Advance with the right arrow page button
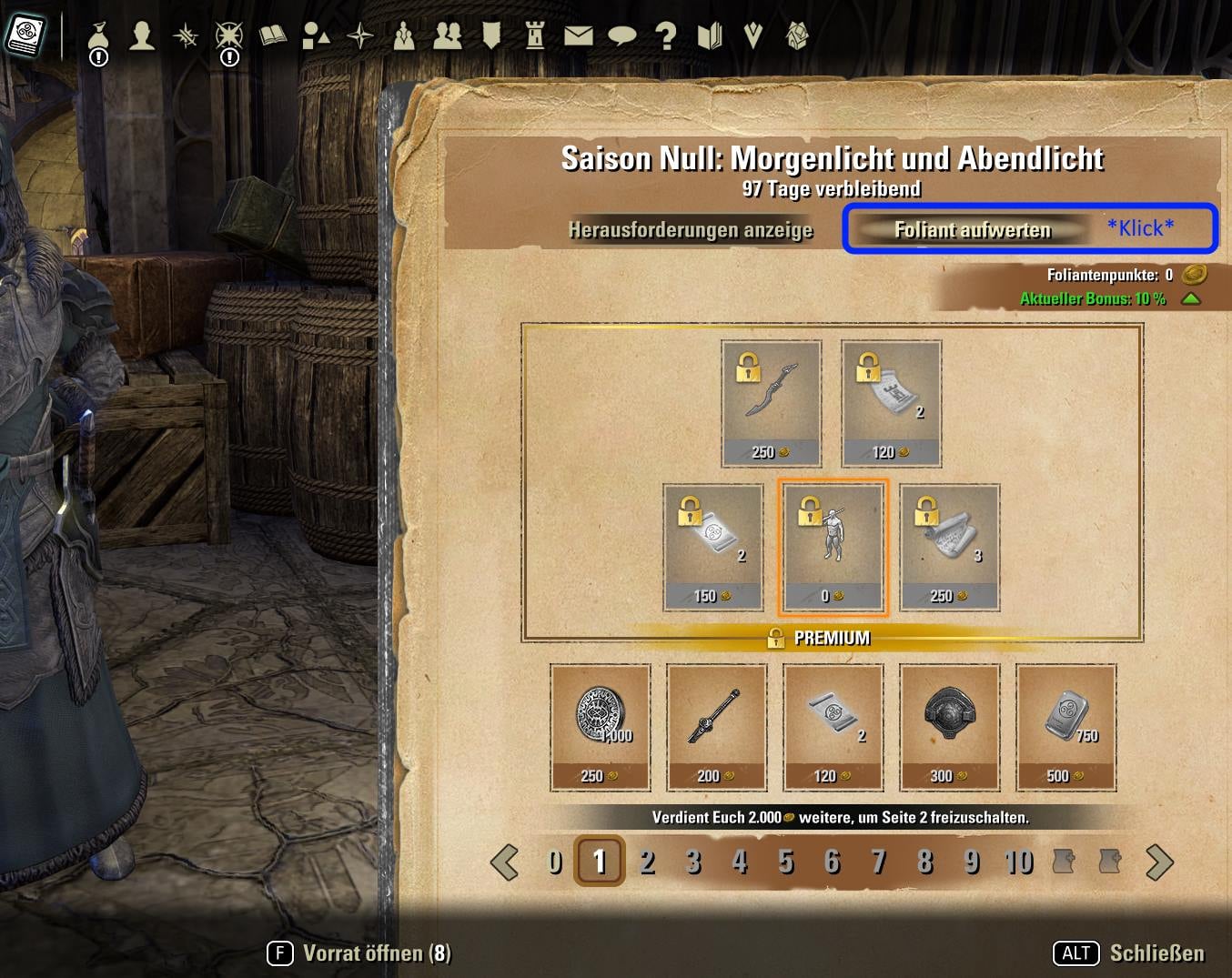 click(x=1159, y=862)
